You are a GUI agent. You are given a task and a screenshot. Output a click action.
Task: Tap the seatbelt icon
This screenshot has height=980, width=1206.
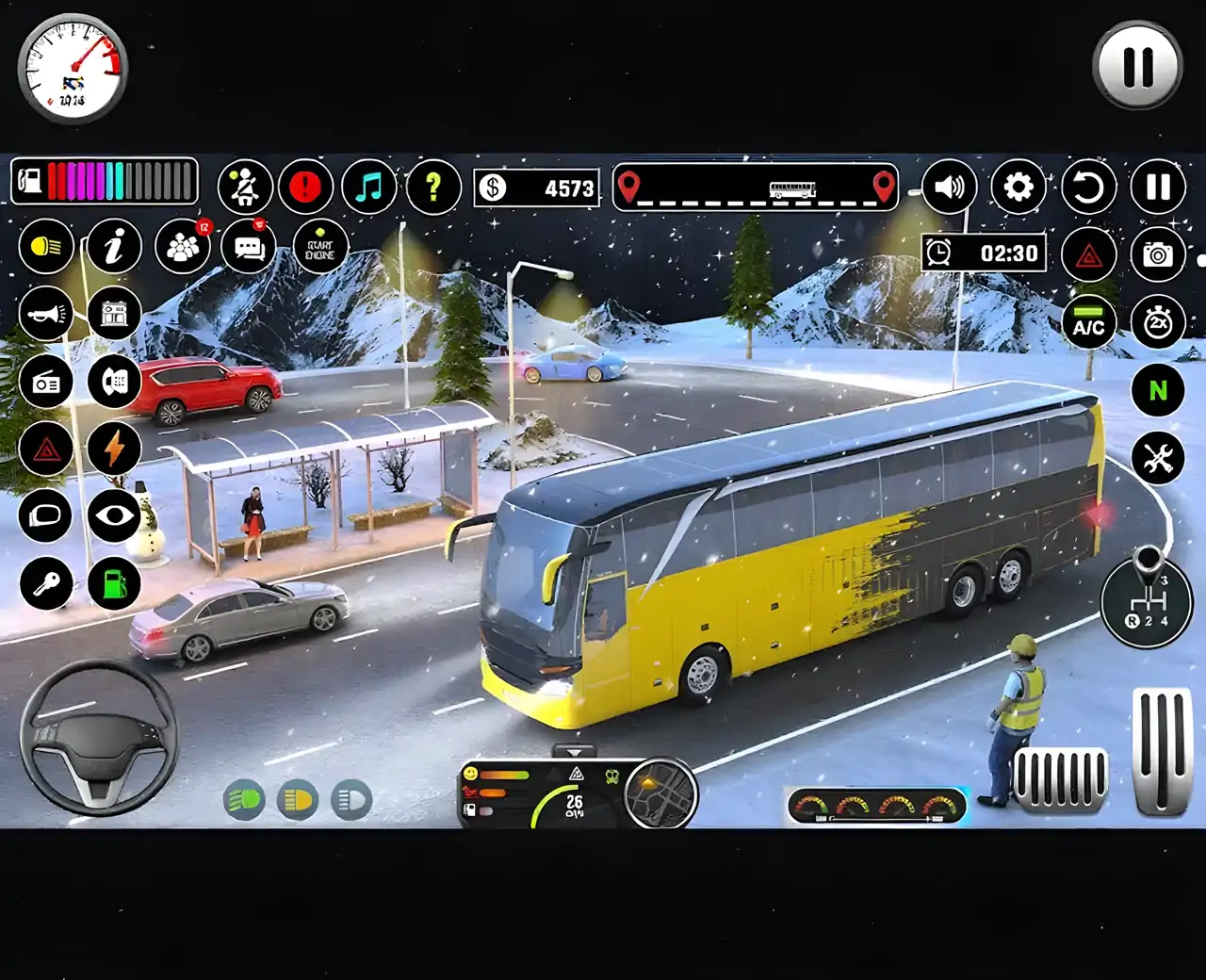click(245, 187)
